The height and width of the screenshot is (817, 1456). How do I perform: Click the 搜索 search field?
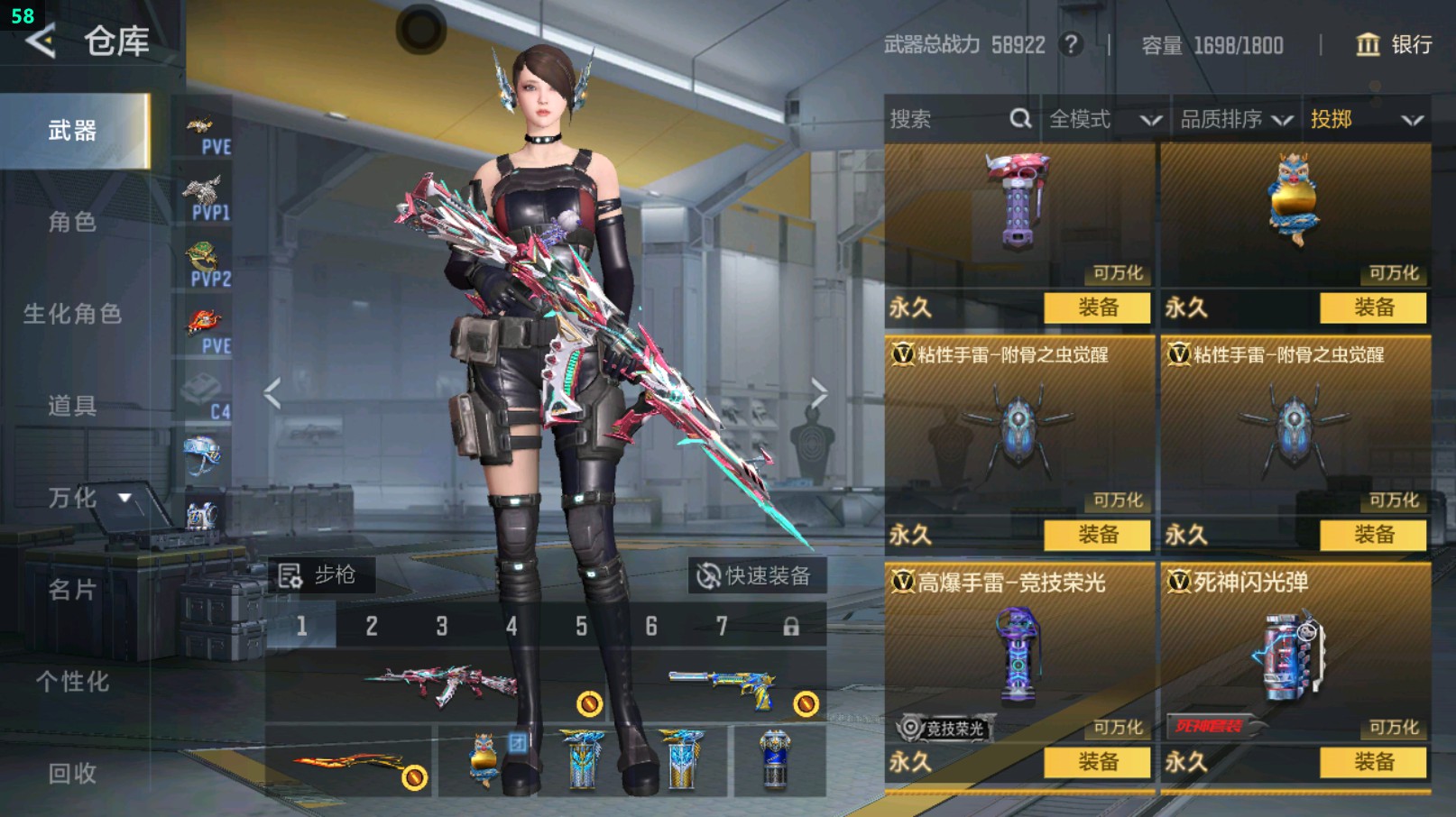pos(947,119)
